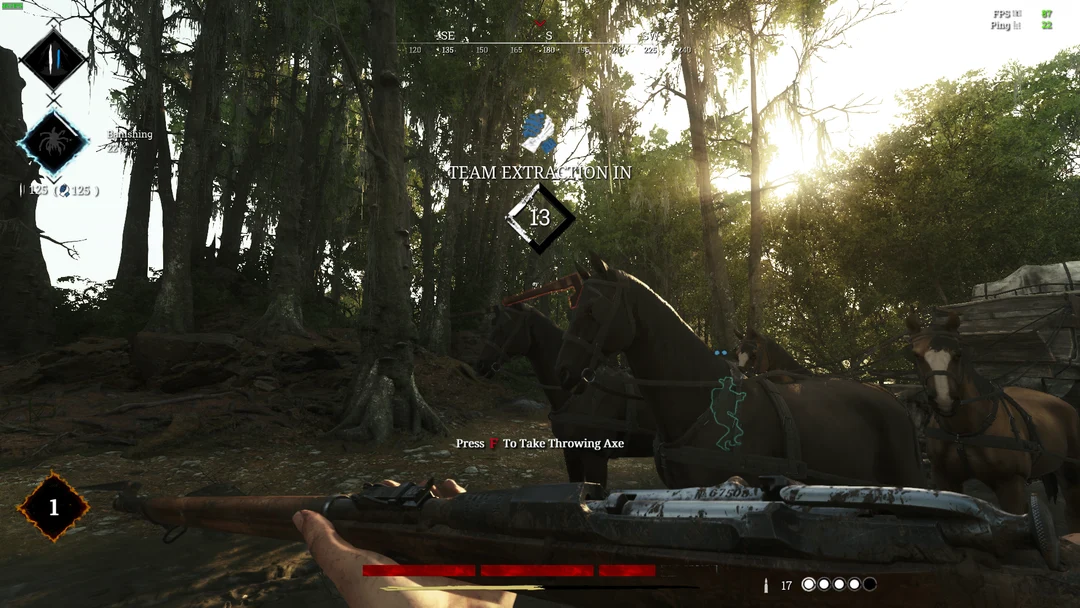
Task: Select the orange diamond badge showing 1
Action: tap(53, 507)
